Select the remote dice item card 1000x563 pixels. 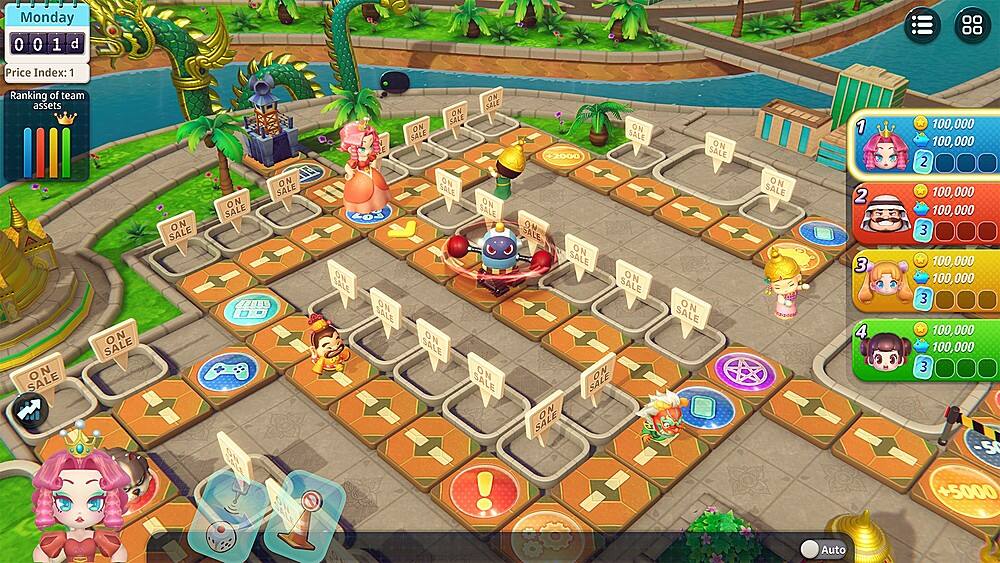click(x=227, y=517)
